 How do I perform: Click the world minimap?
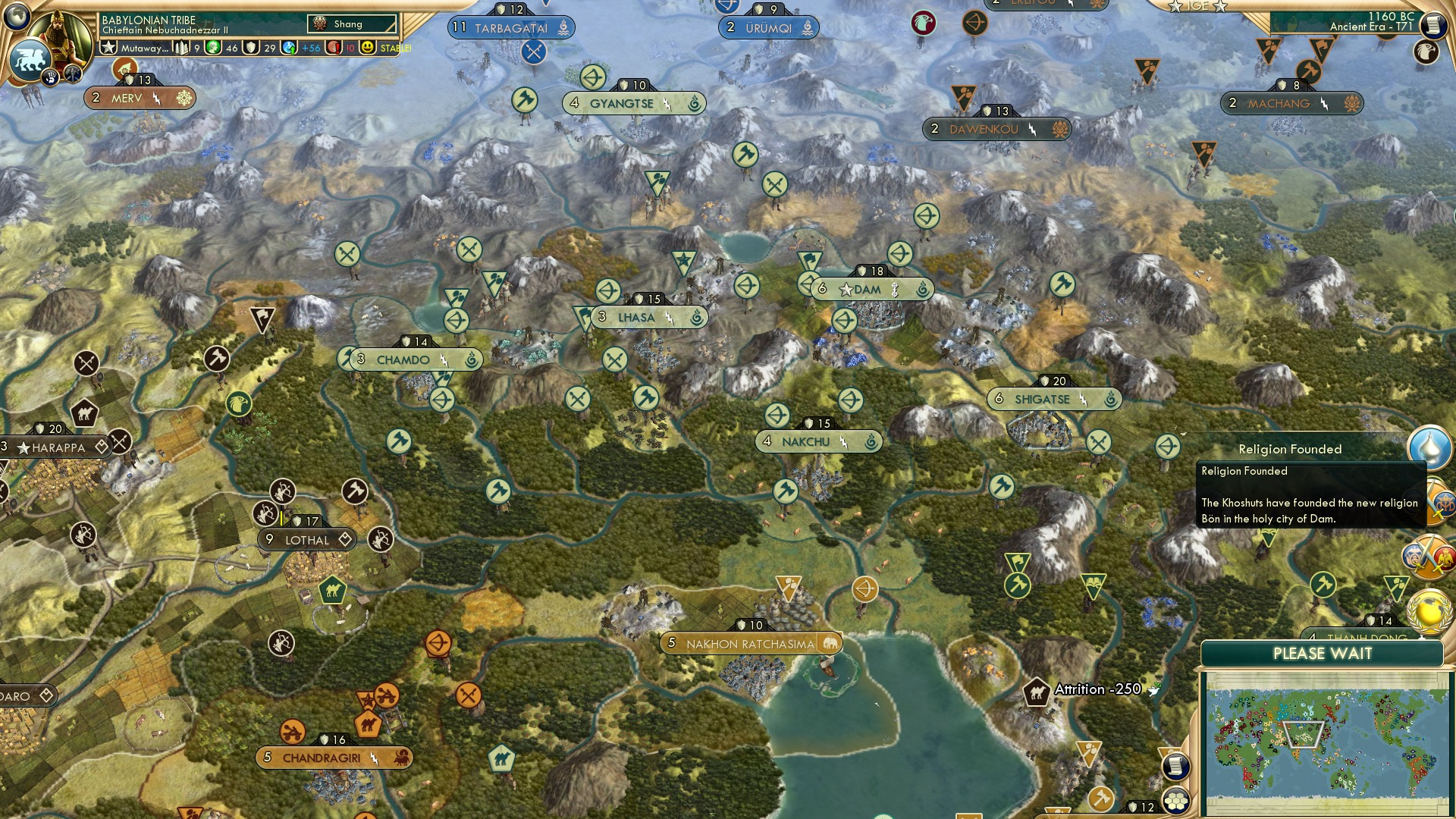tap(1326, 742)
